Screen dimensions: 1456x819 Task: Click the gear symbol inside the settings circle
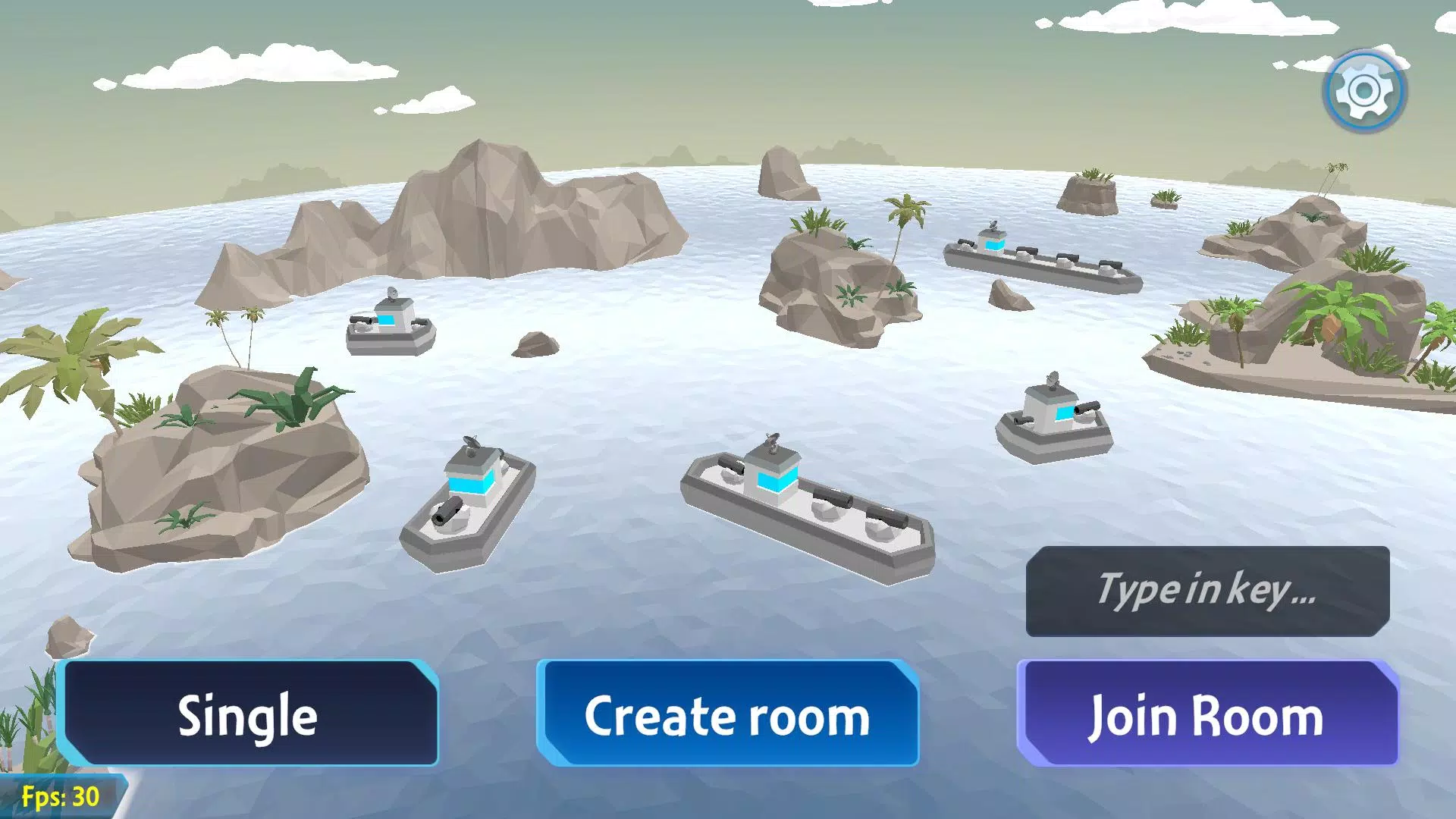pyautogui.click(x=1363, y=89)
